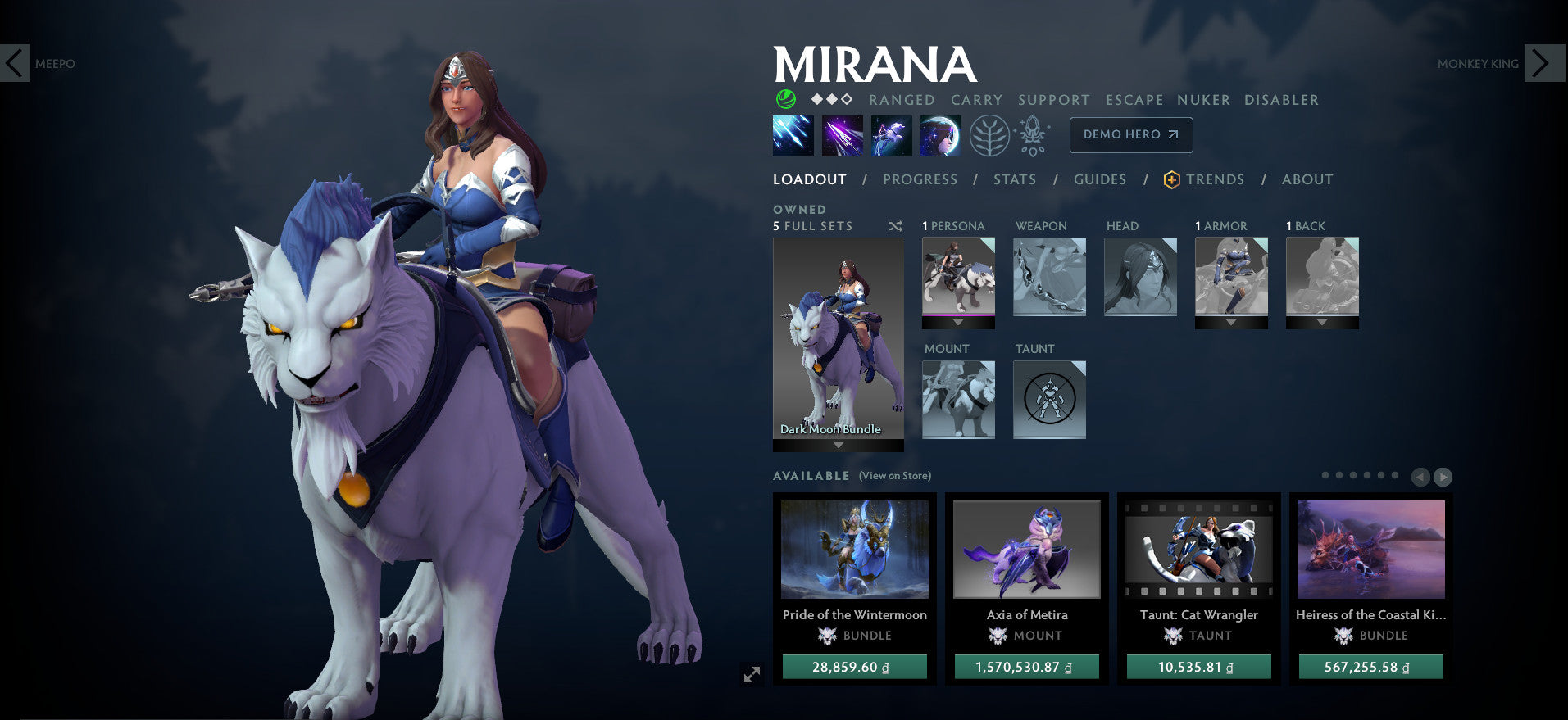Select the second pagination dot above store items

tap(1340, 474)
